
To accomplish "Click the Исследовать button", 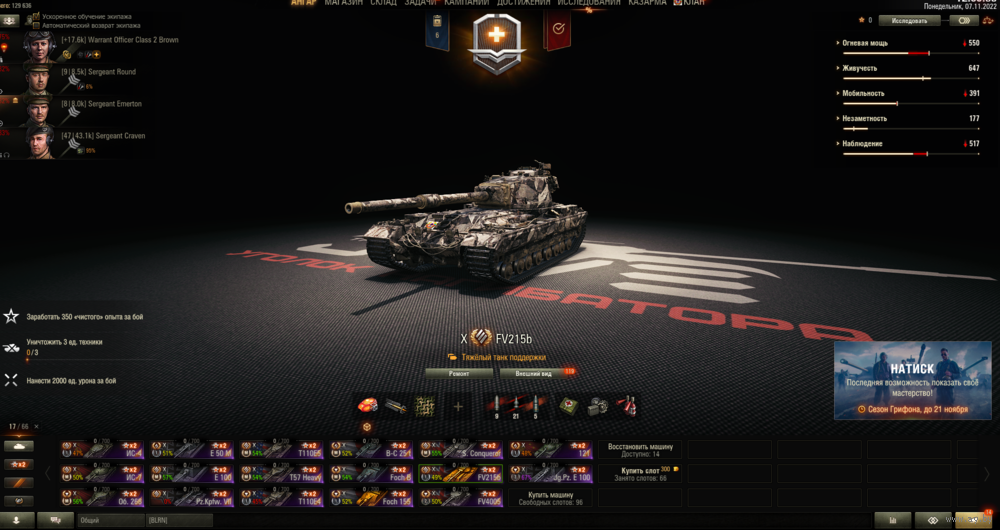I will pyautogui.click(x=909, y=20).
